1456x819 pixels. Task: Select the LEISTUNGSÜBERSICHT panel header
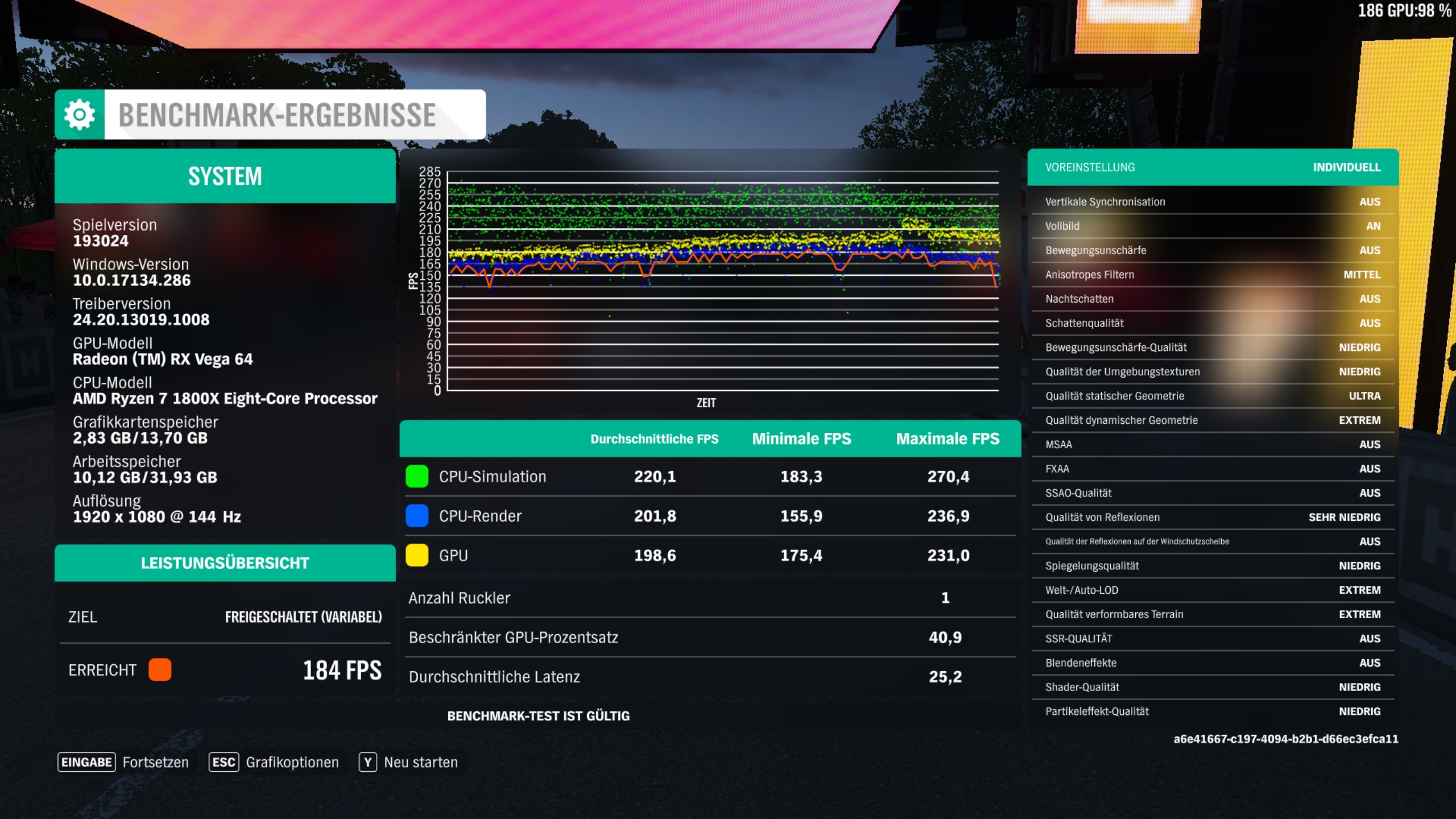click(225, 563)
